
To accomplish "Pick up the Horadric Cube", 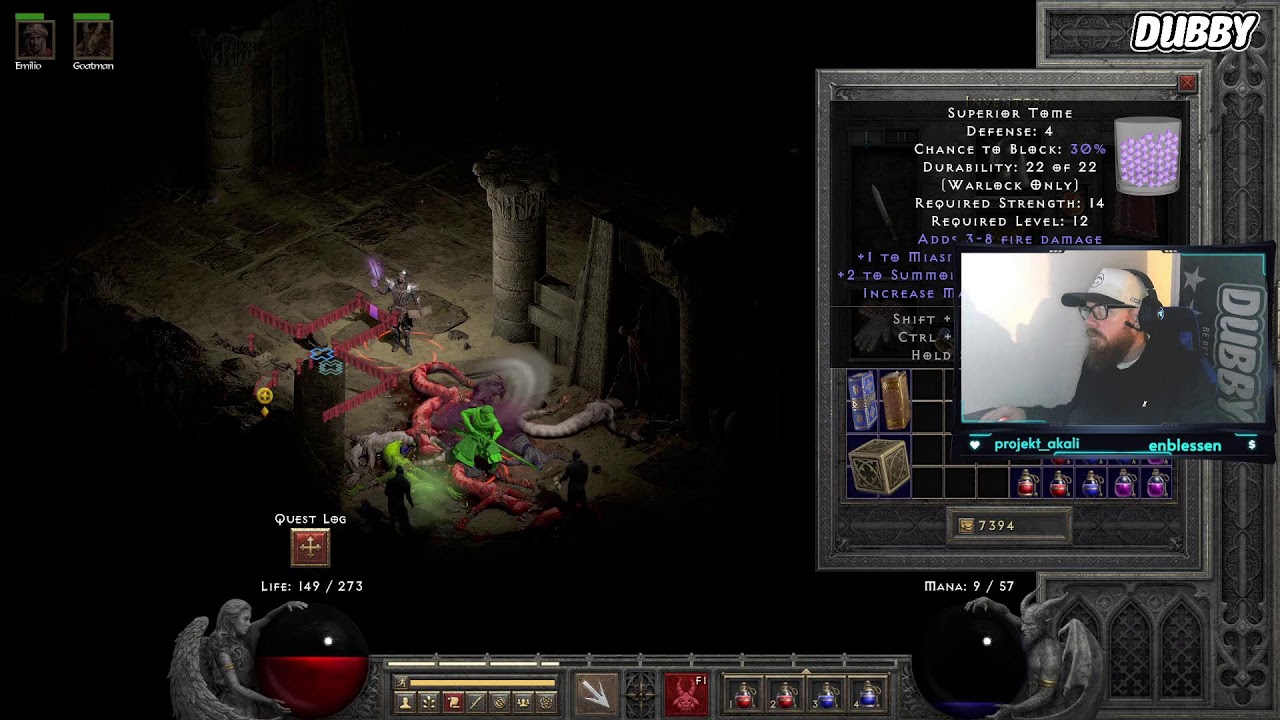I will tap(878, 467).
